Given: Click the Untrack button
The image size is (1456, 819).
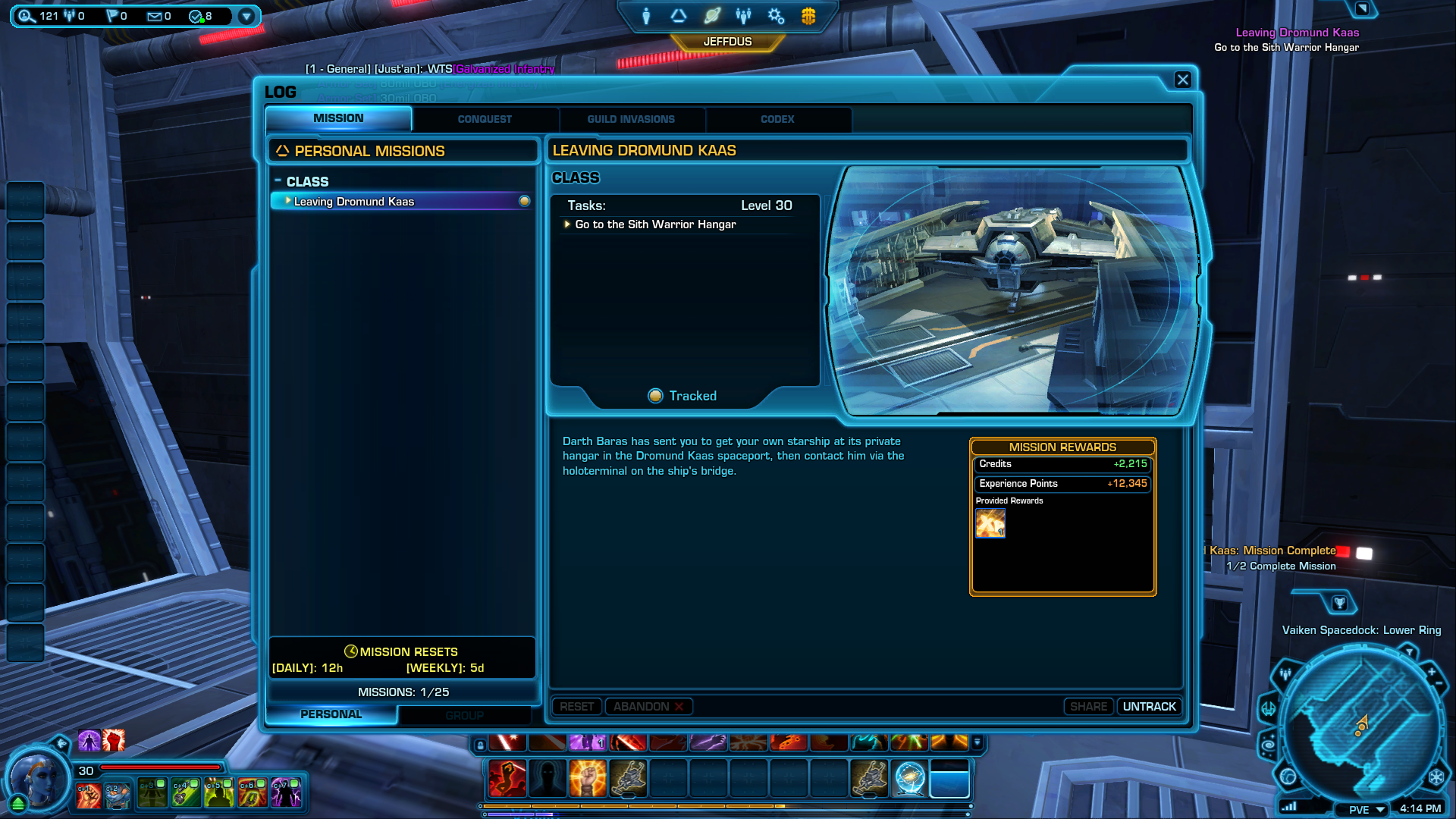Looking at the screenshot, I should pos(1149,706).
